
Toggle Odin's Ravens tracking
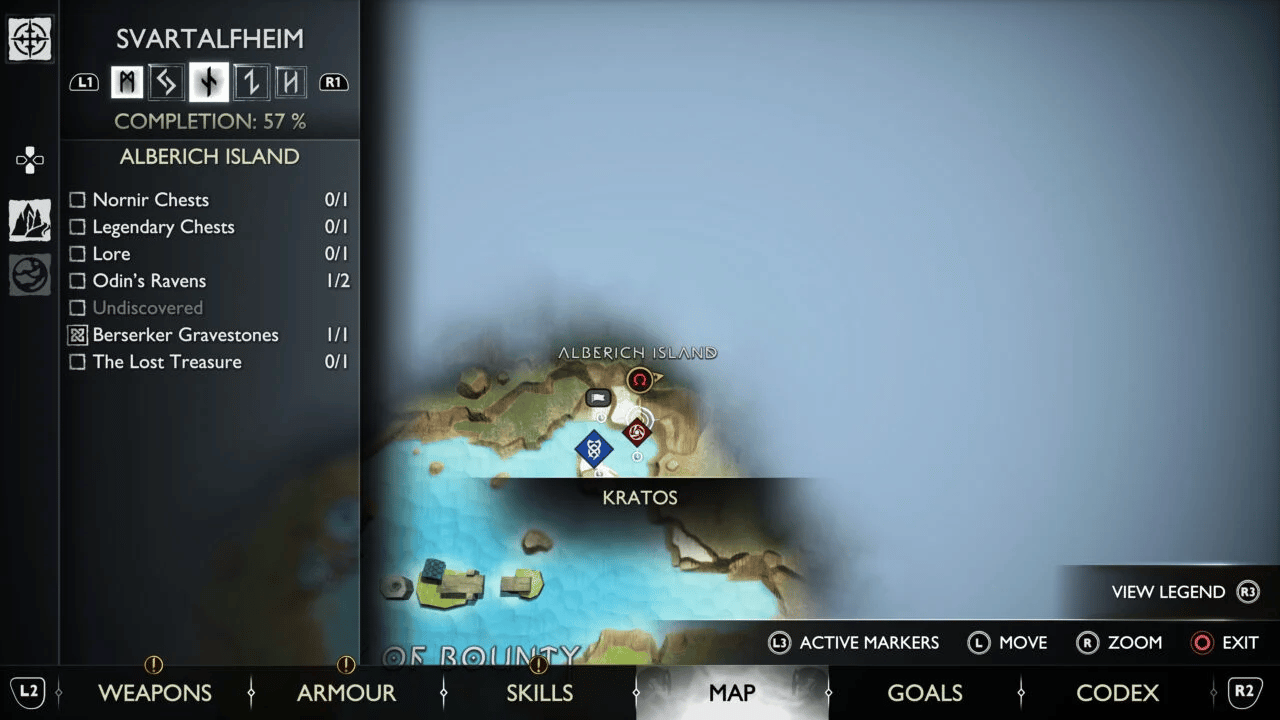78,281
